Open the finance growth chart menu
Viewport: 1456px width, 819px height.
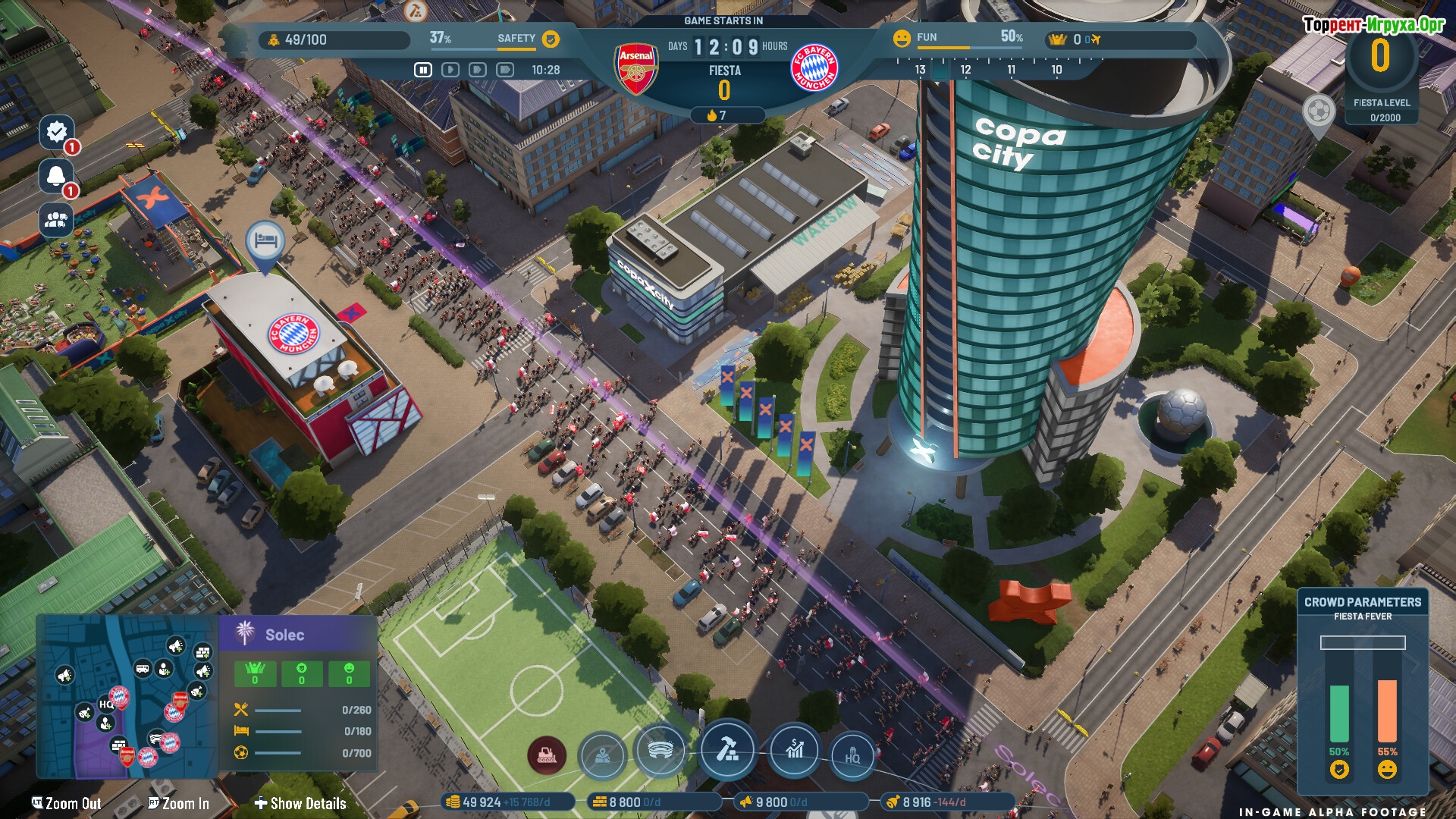[794, 751]
